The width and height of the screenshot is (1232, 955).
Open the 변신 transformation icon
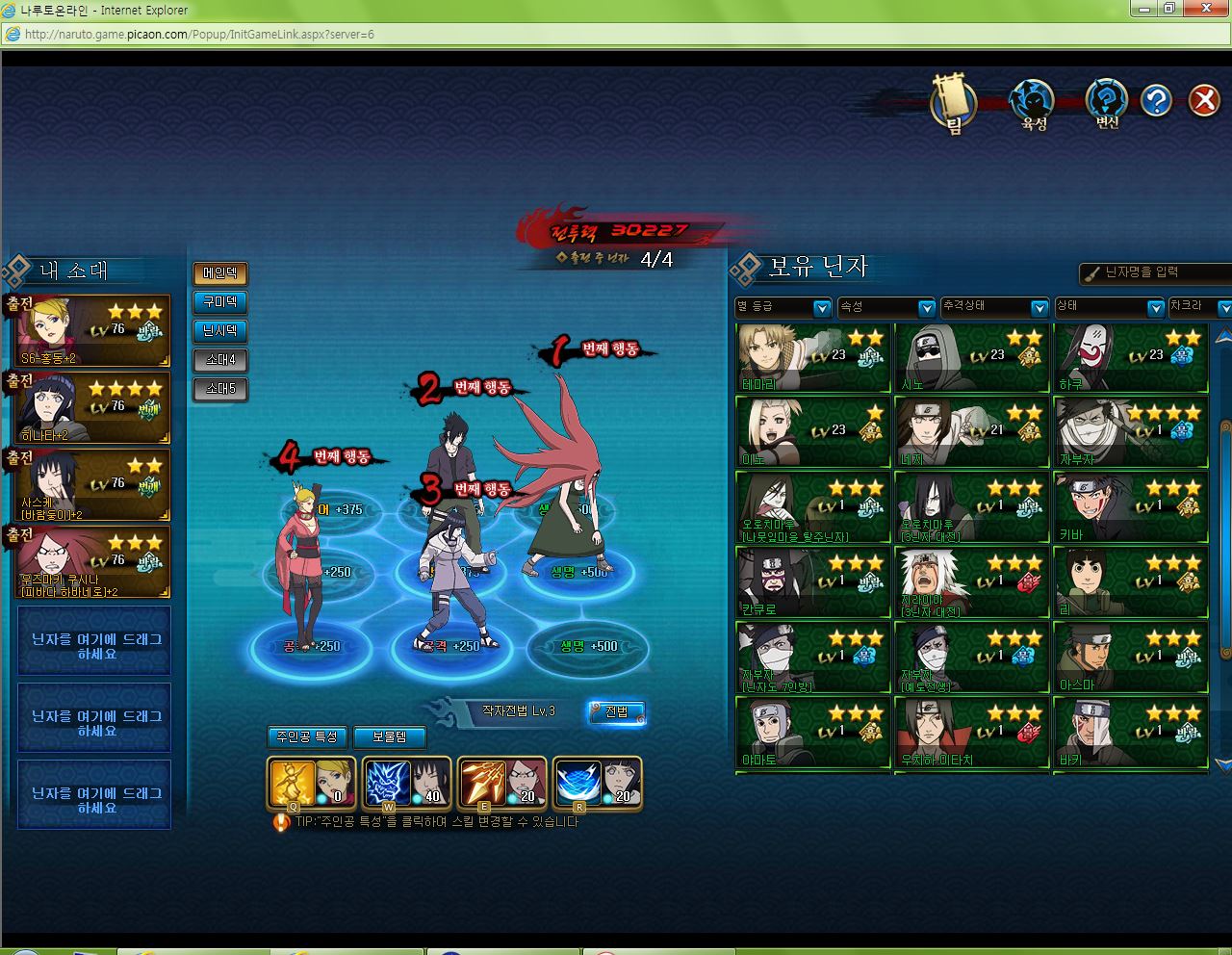(1107, 102)
